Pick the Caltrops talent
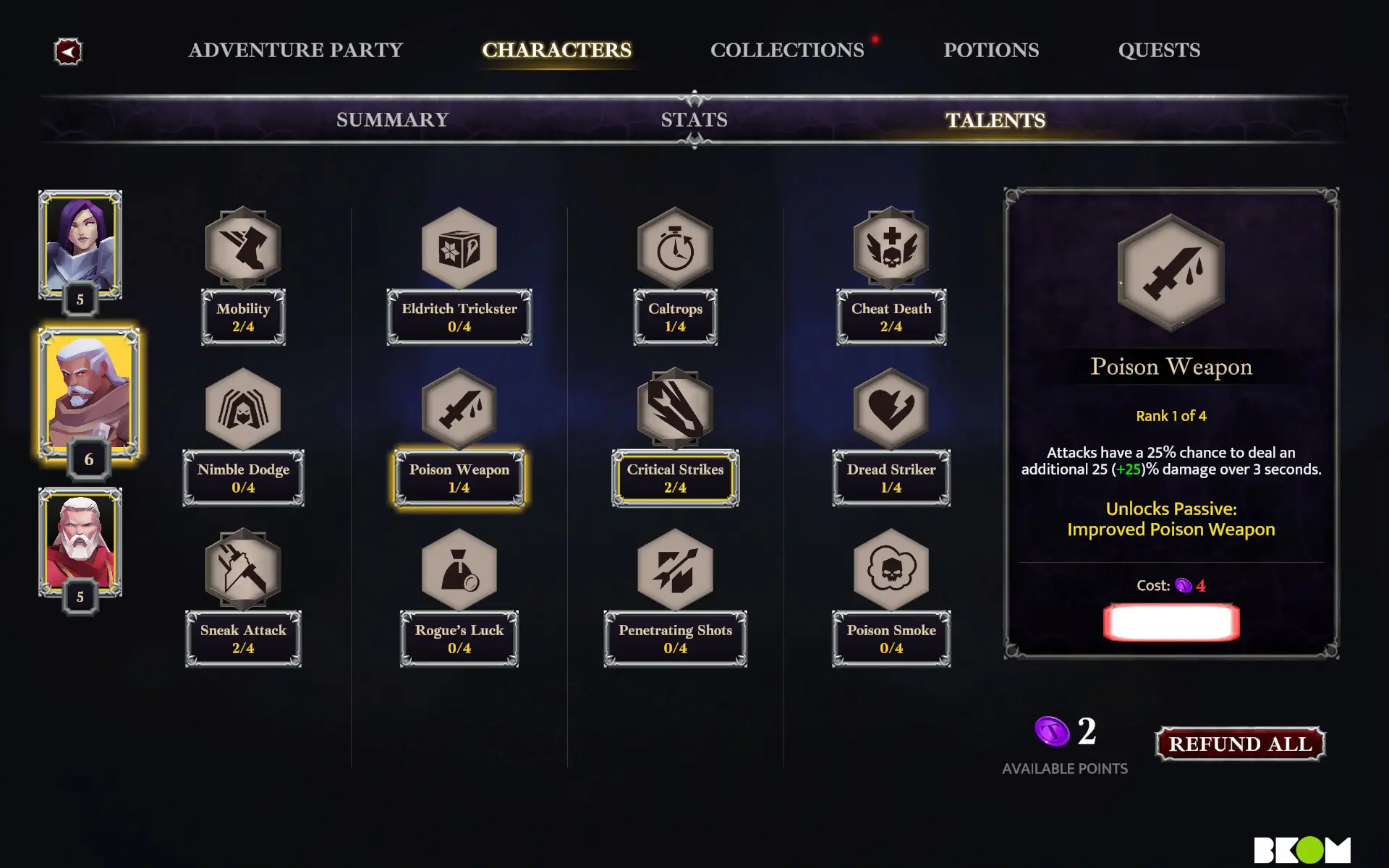The height and width of the screenshot is (868, 1389). (x=675, y=248)
